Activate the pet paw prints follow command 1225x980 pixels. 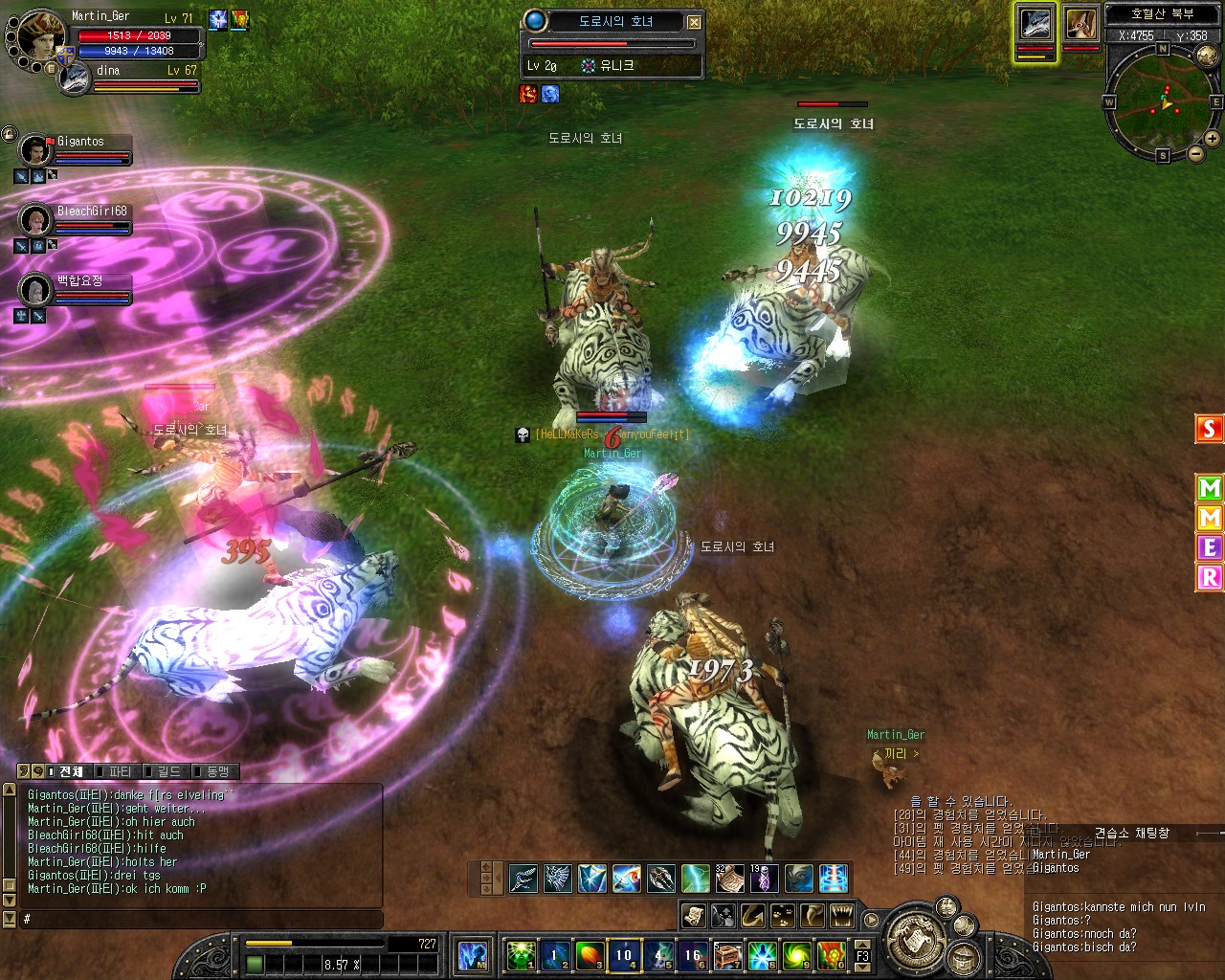782,916
